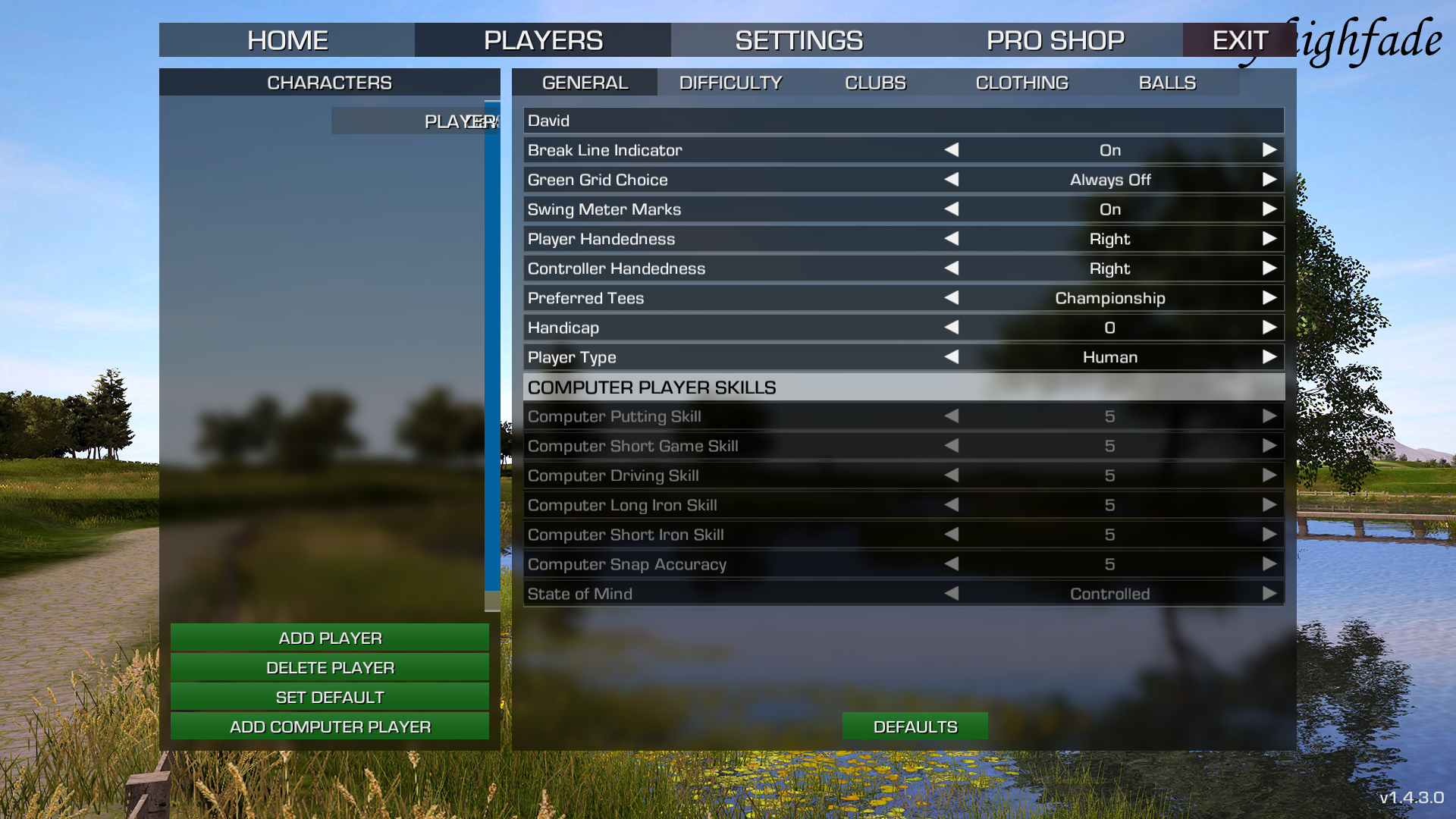
Task: Switch Player Type with right arrow
Action: tap(1269, 357)
